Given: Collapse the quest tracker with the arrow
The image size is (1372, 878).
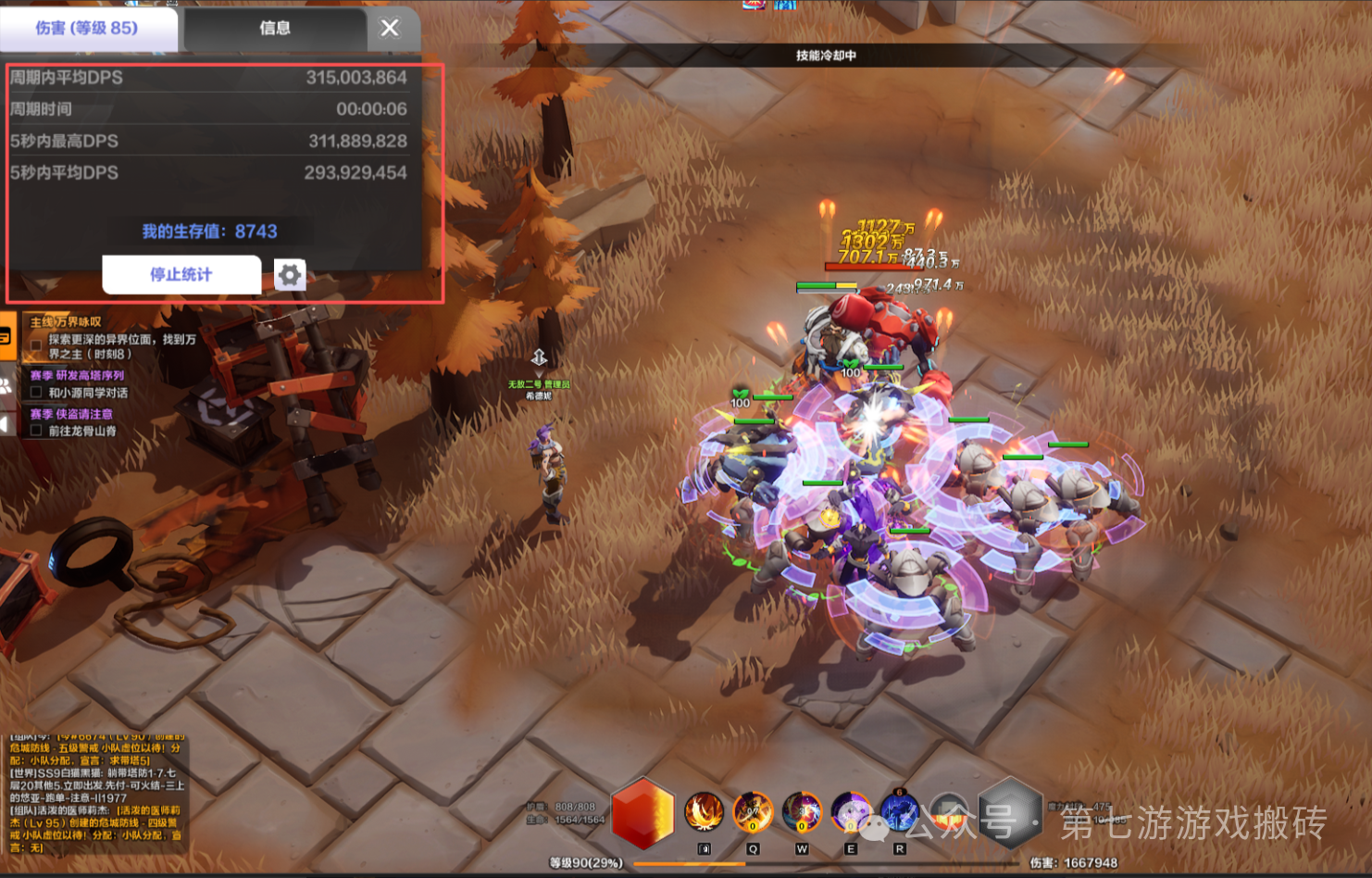Looking at the screenshot, I should tap(5, 424).
